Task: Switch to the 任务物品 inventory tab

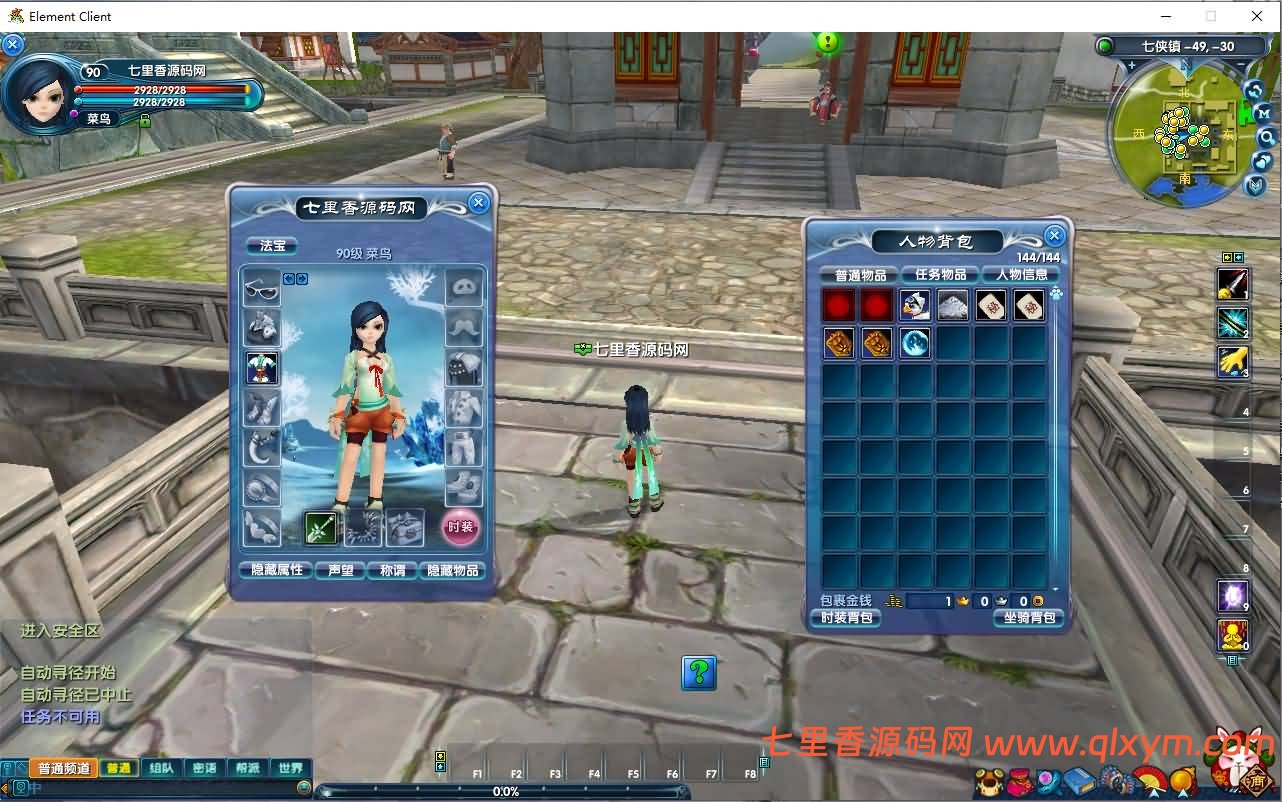Action: 938,273
